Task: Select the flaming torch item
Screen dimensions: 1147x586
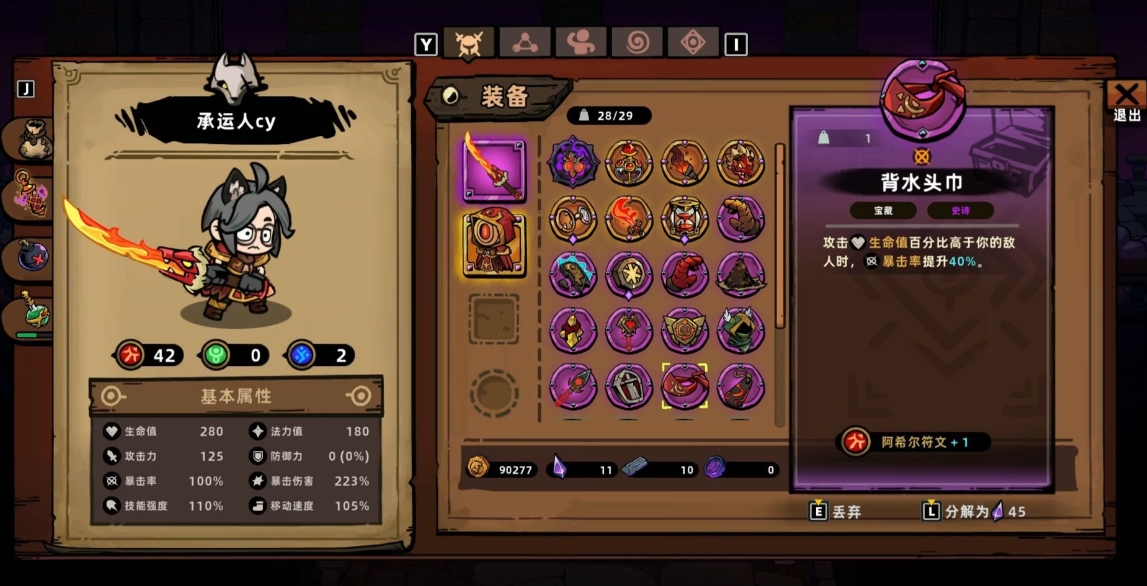Action: (684, 162)
